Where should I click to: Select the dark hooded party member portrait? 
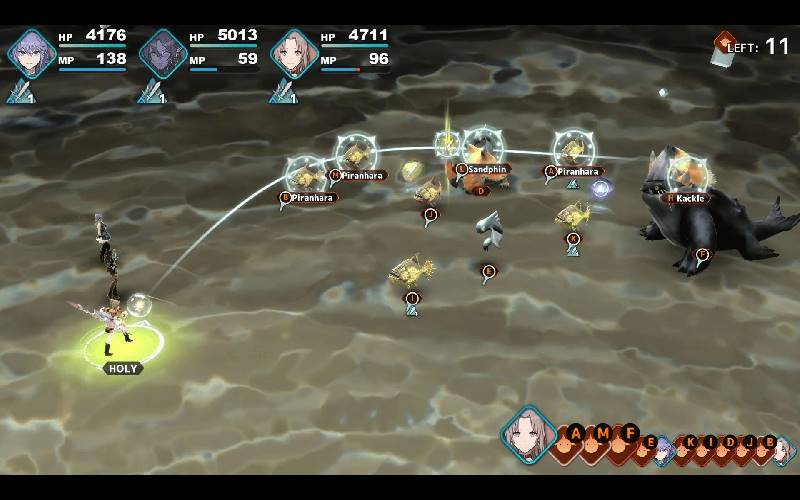(x=161, y=52)
